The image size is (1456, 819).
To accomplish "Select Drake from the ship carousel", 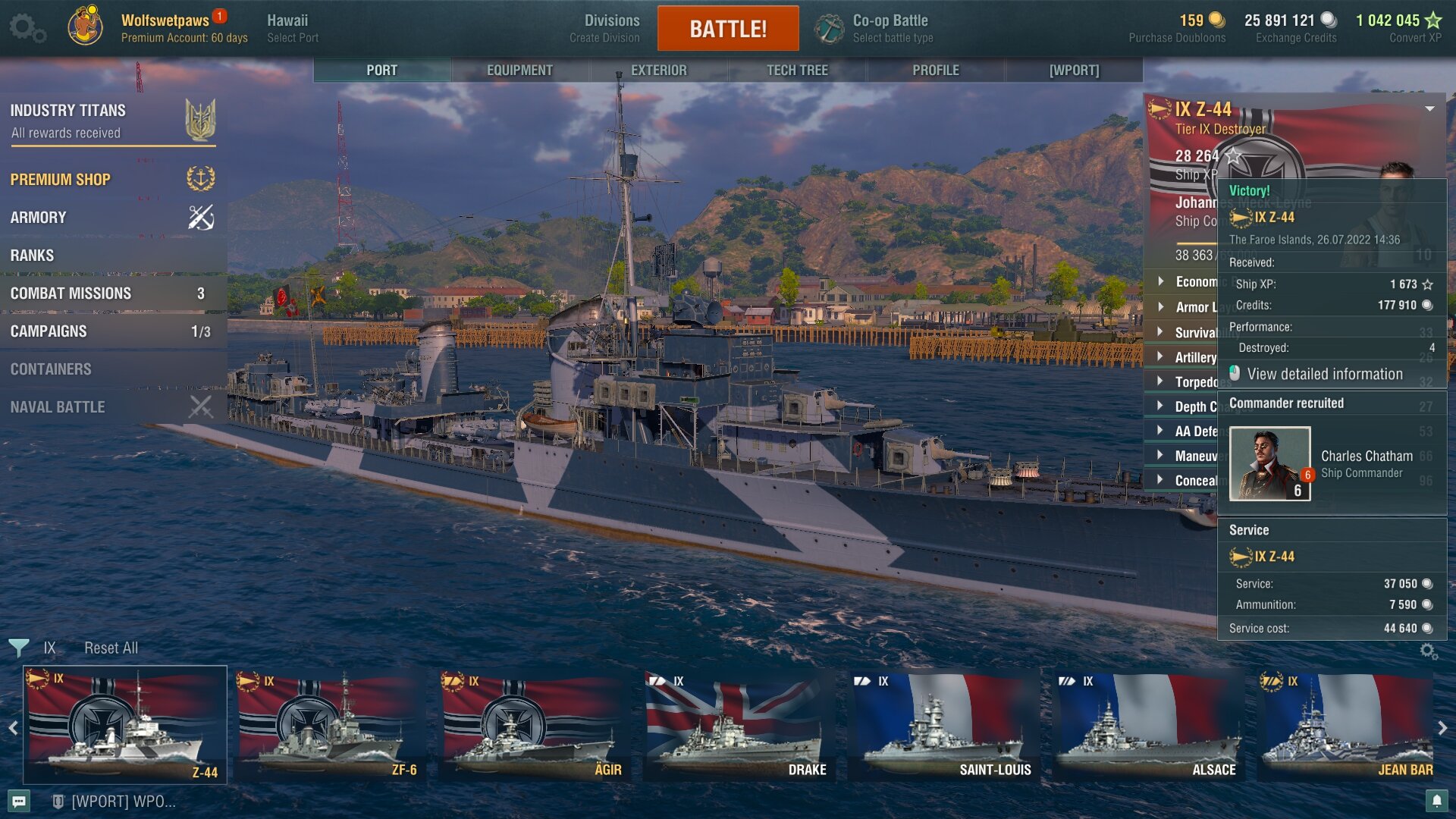I will pyautogui.click(x=738, y=726).
